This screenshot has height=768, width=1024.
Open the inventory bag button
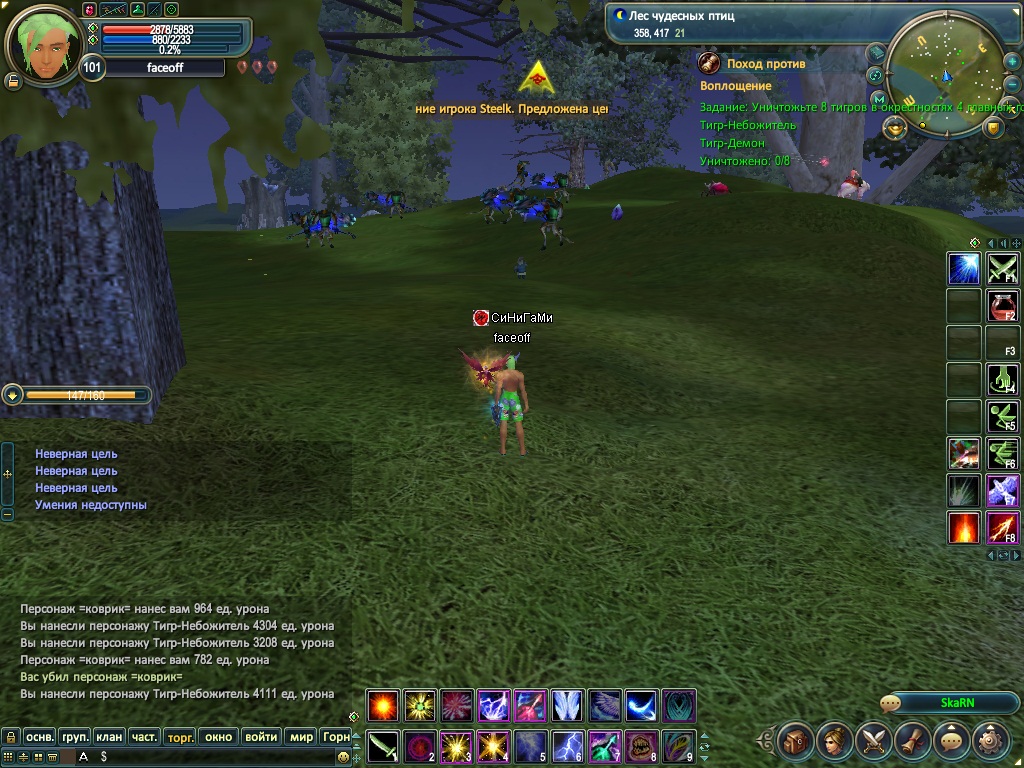tap(796, 741)
